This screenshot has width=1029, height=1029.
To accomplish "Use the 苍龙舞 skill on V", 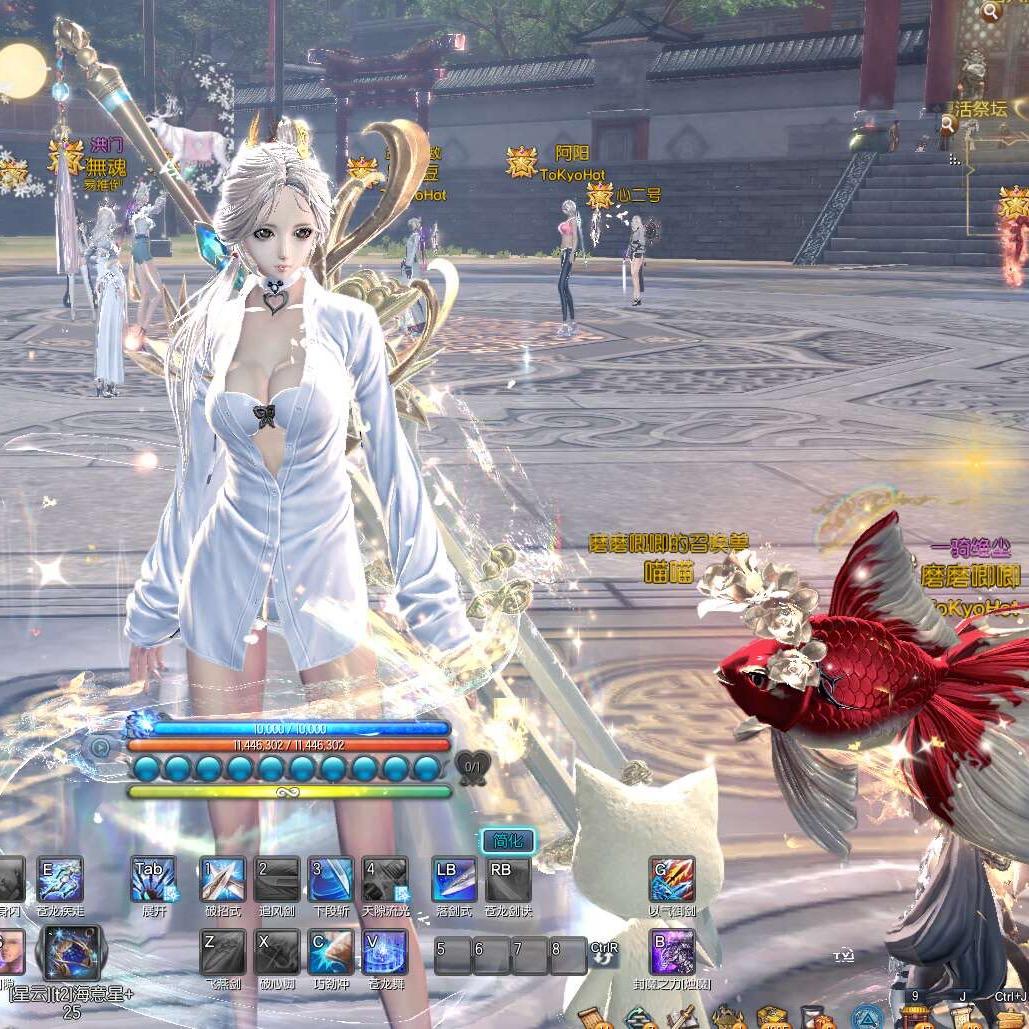I will 385,952.
